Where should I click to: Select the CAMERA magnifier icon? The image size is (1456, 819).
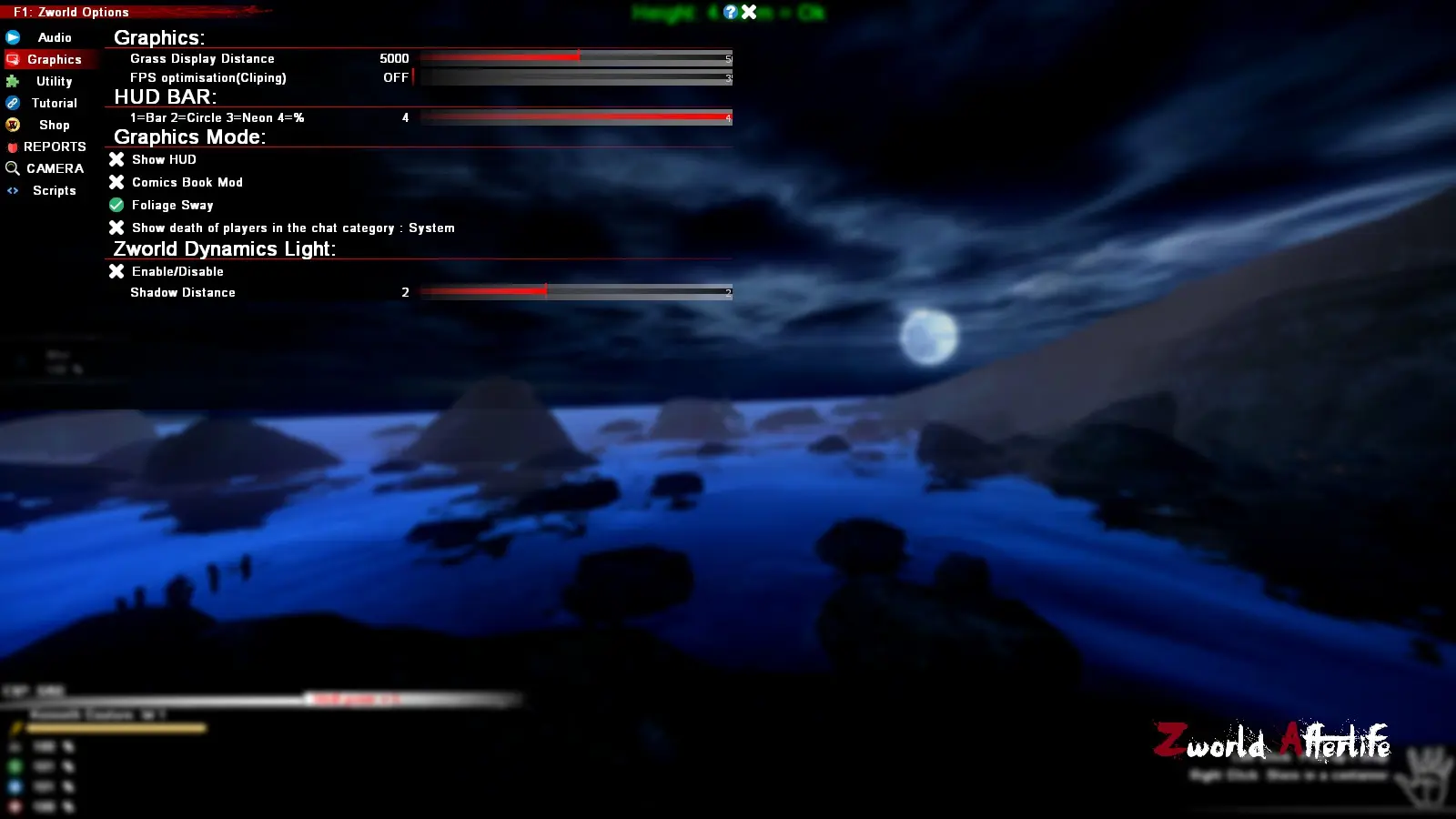click(x=13, y=168)
